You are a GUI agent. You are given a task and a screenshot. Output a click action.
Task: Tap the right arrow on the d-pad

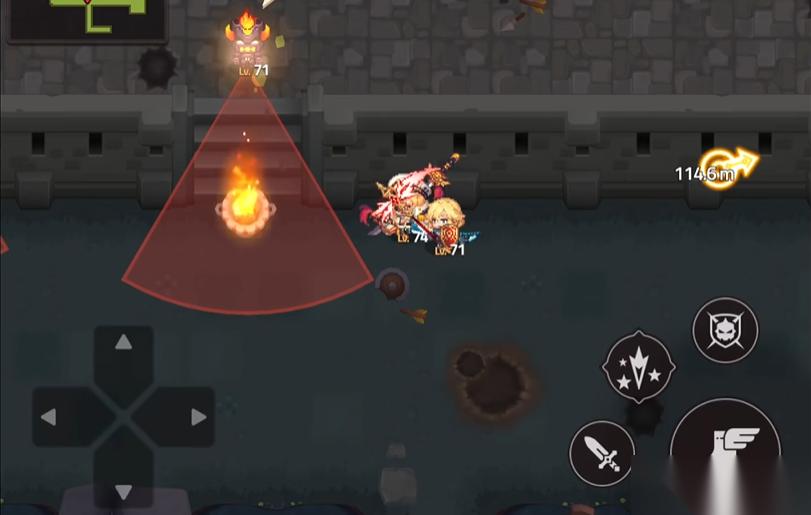(198, 417)
